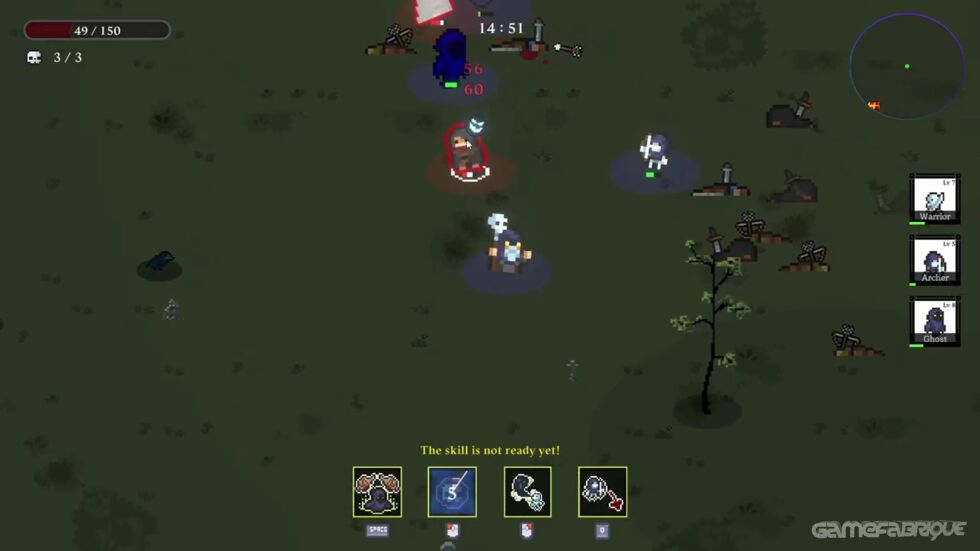Trigger the dark spirit and skeleton skill
The width and height of the screenshot is (980, 551).
(x=527, y=492)
